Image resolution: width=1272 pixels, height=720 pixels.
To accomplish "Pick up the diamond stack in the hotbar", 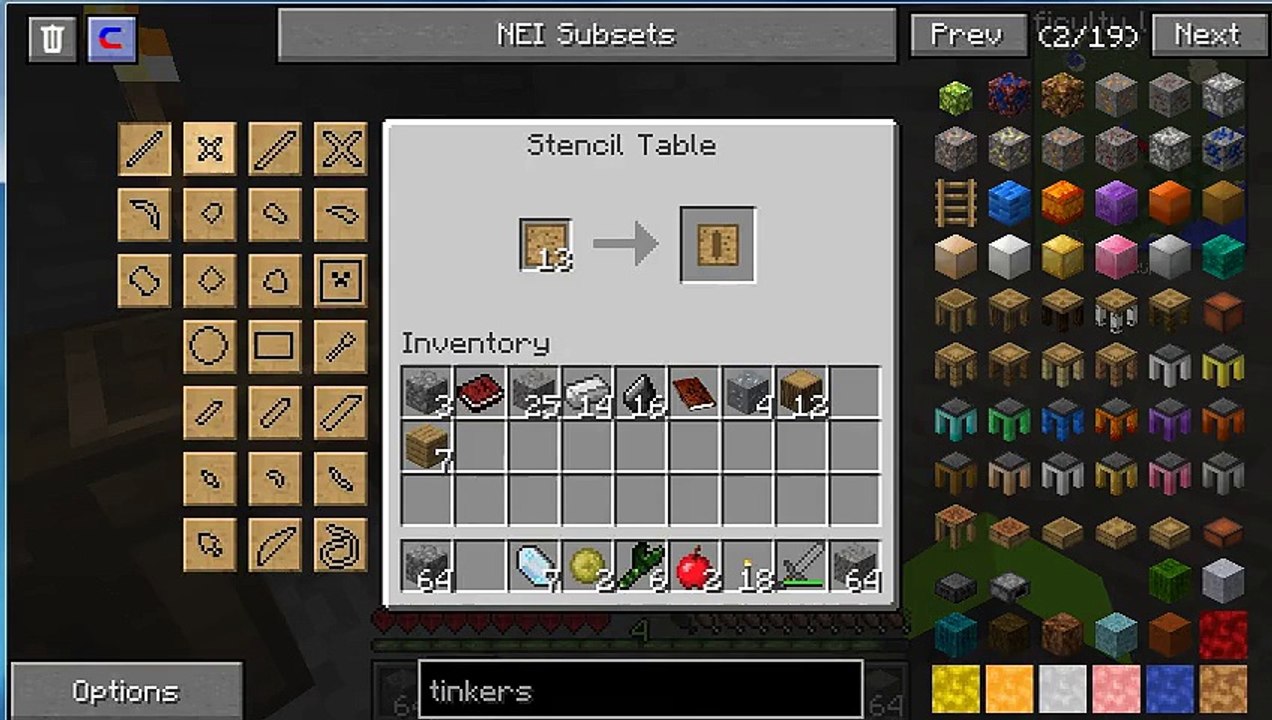I will click(x=535, y=567).
